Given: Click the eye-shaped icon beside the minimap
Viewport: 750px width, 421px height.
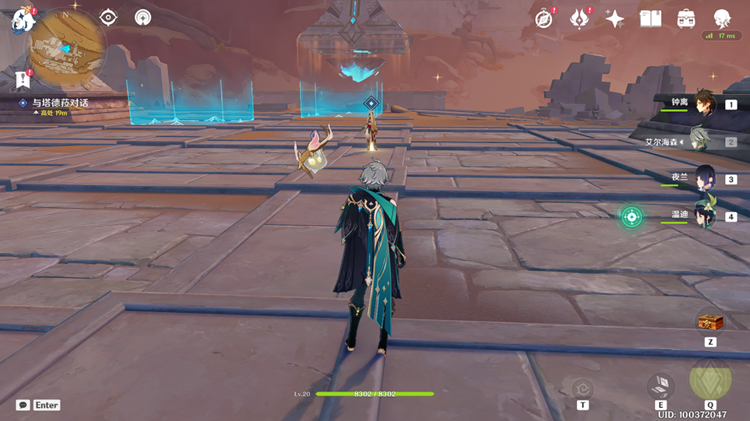Looking at the screenshot, I should click(x=109, y=17).
